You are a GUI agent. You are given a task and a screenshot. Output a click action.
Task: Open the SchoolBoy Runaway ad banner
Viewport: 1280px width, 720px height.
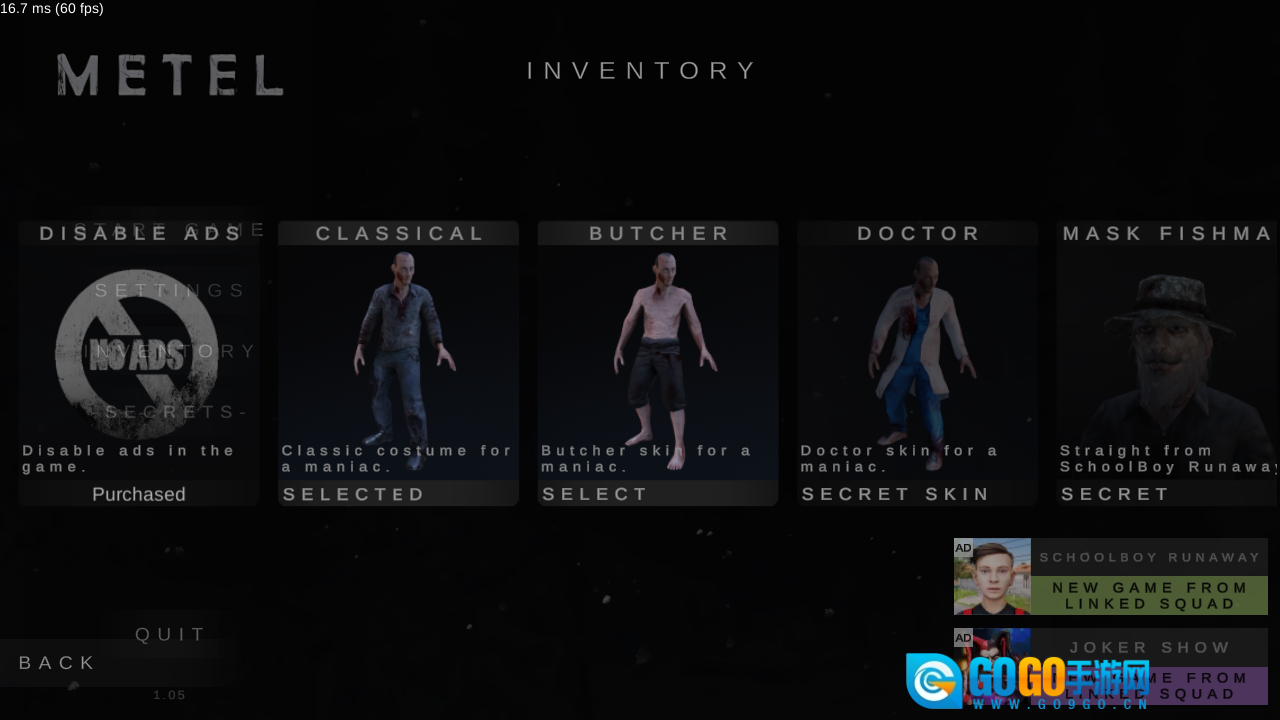point(1110,576)
